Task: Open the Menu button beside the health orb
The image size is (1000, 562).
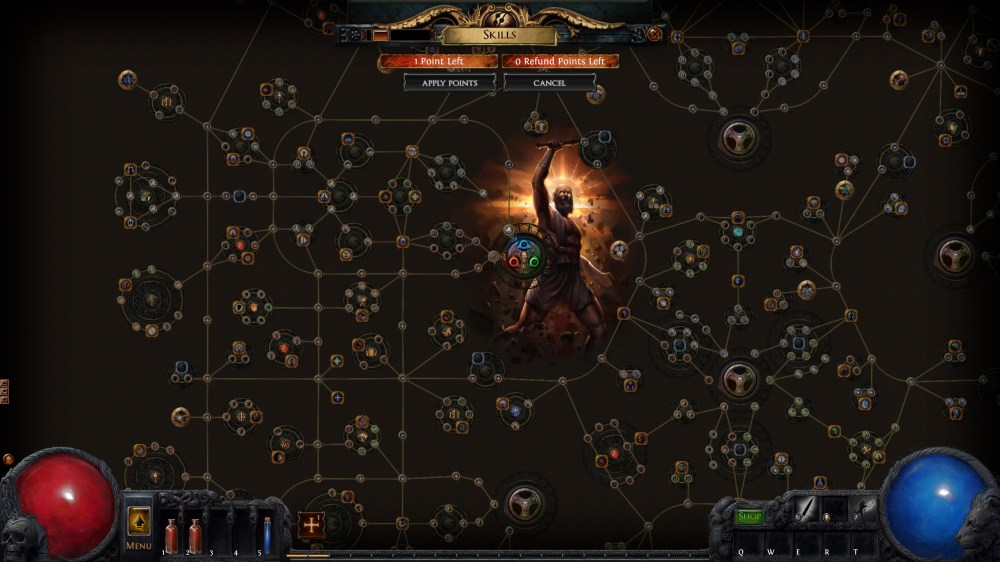Action: (x=139, y=523)
